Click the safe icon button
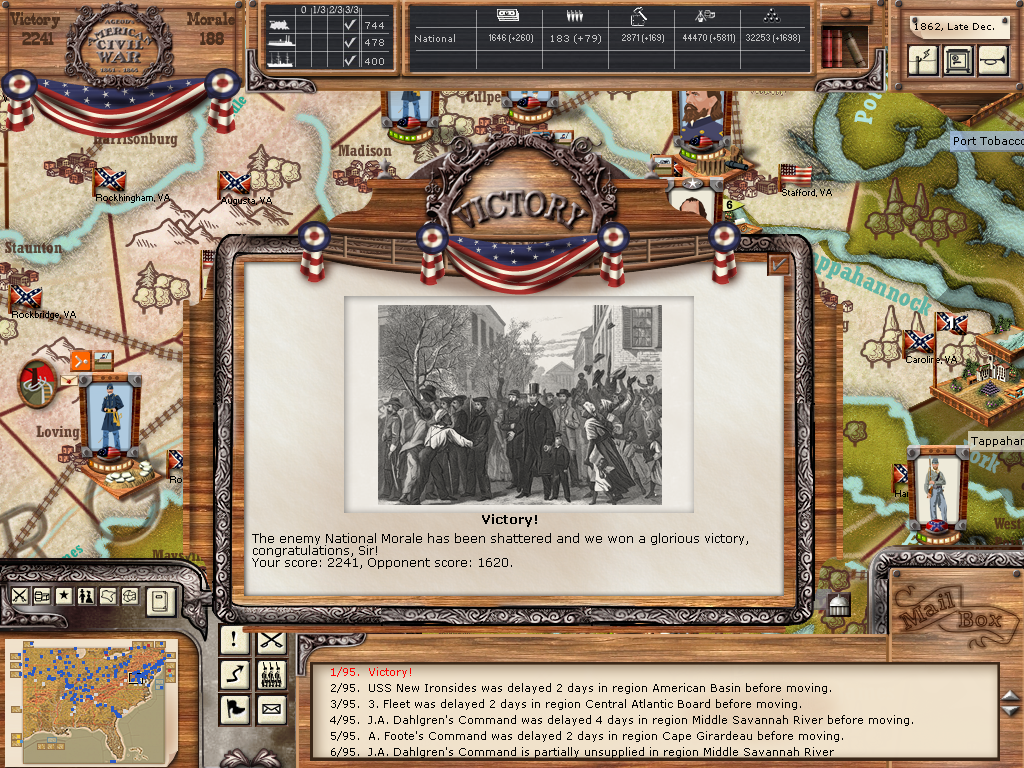Screen dimensions: 1024x768 (958, 60)
